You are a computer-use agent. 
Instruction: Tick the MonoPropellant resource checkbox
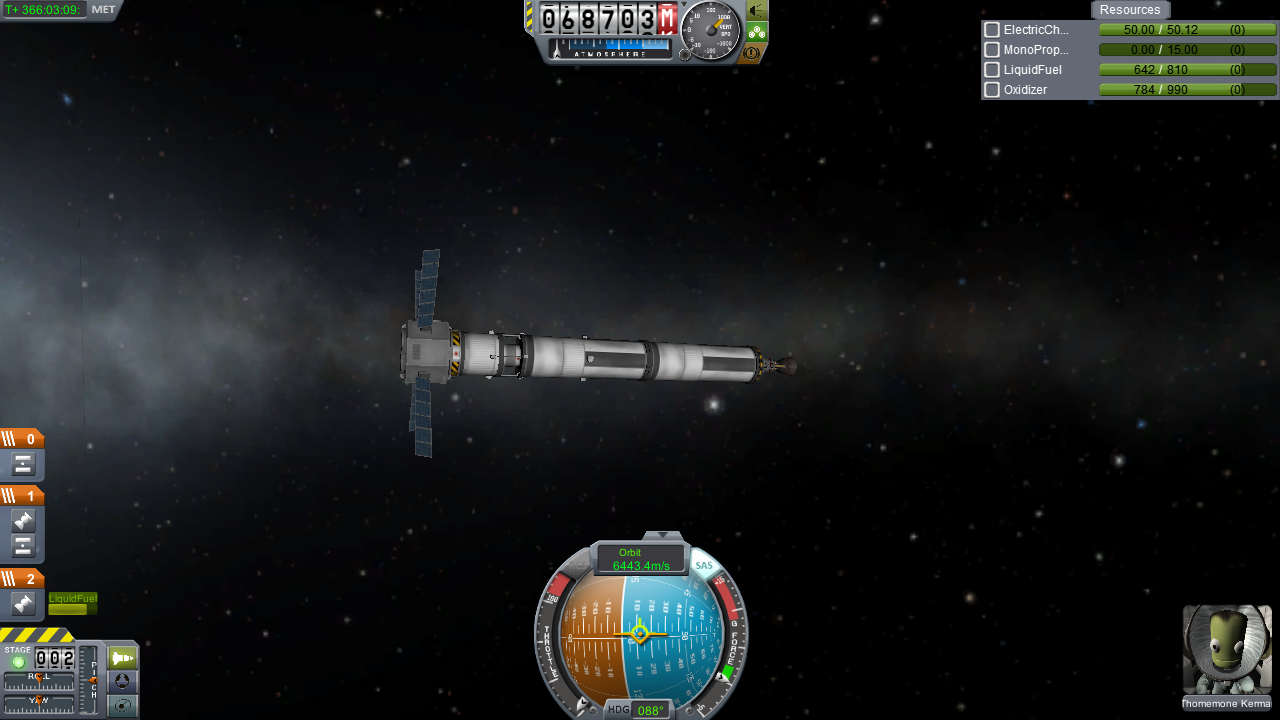(x=992, y=50)
